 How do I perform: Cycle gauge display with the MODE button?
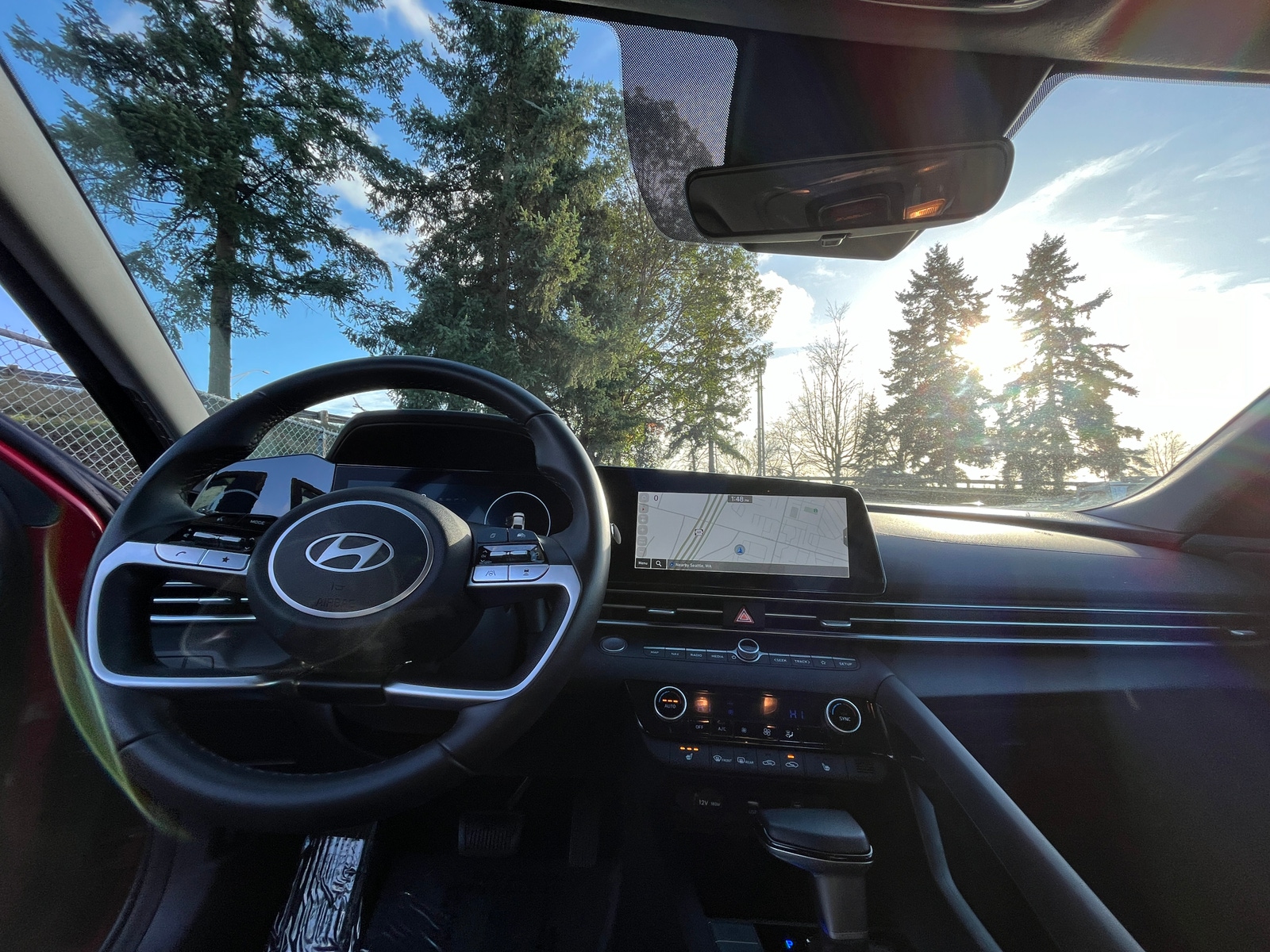pos(257,522)
